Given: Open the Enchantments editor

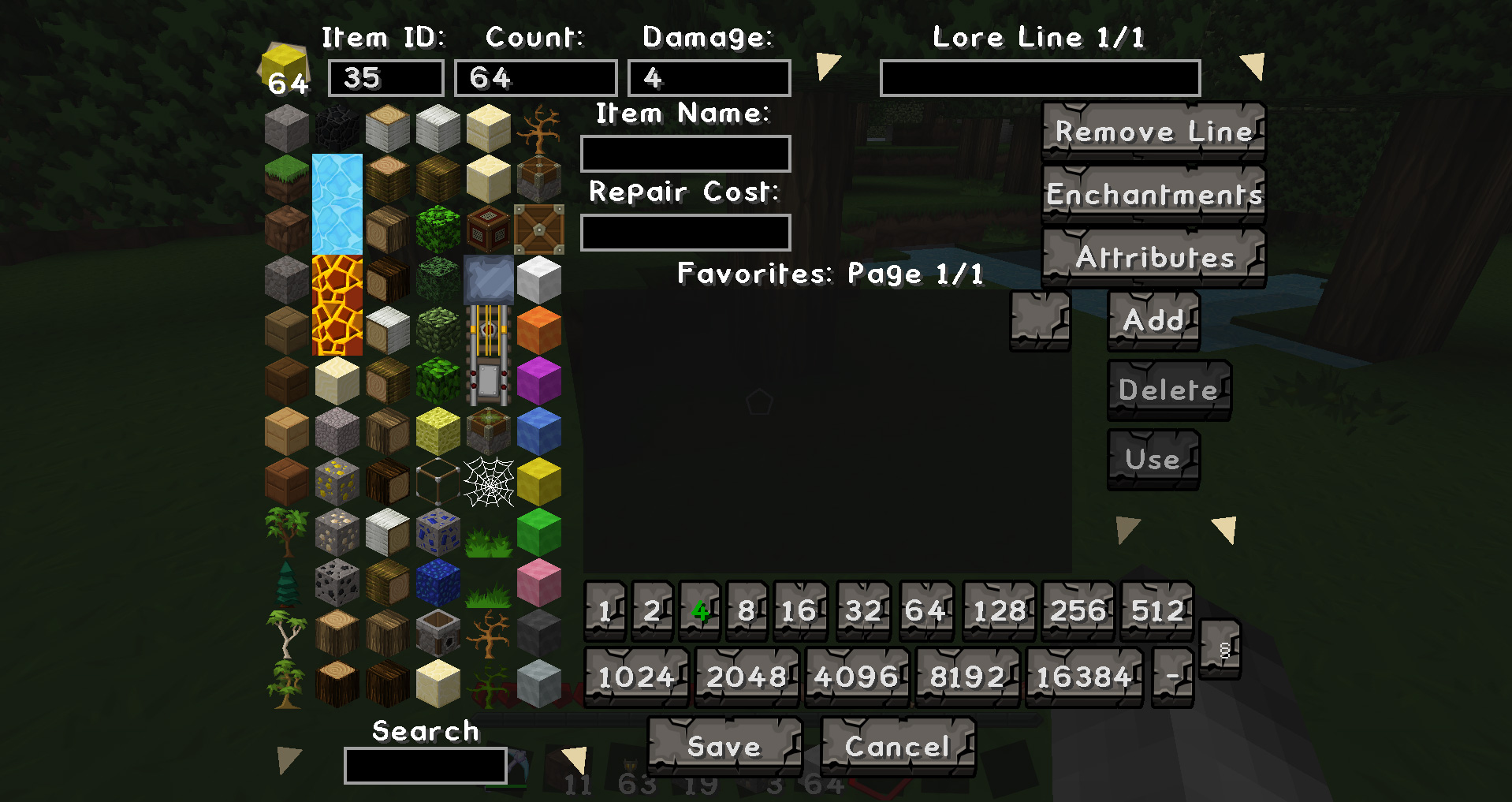Looking at the screenshot, I should [1153, 195].
